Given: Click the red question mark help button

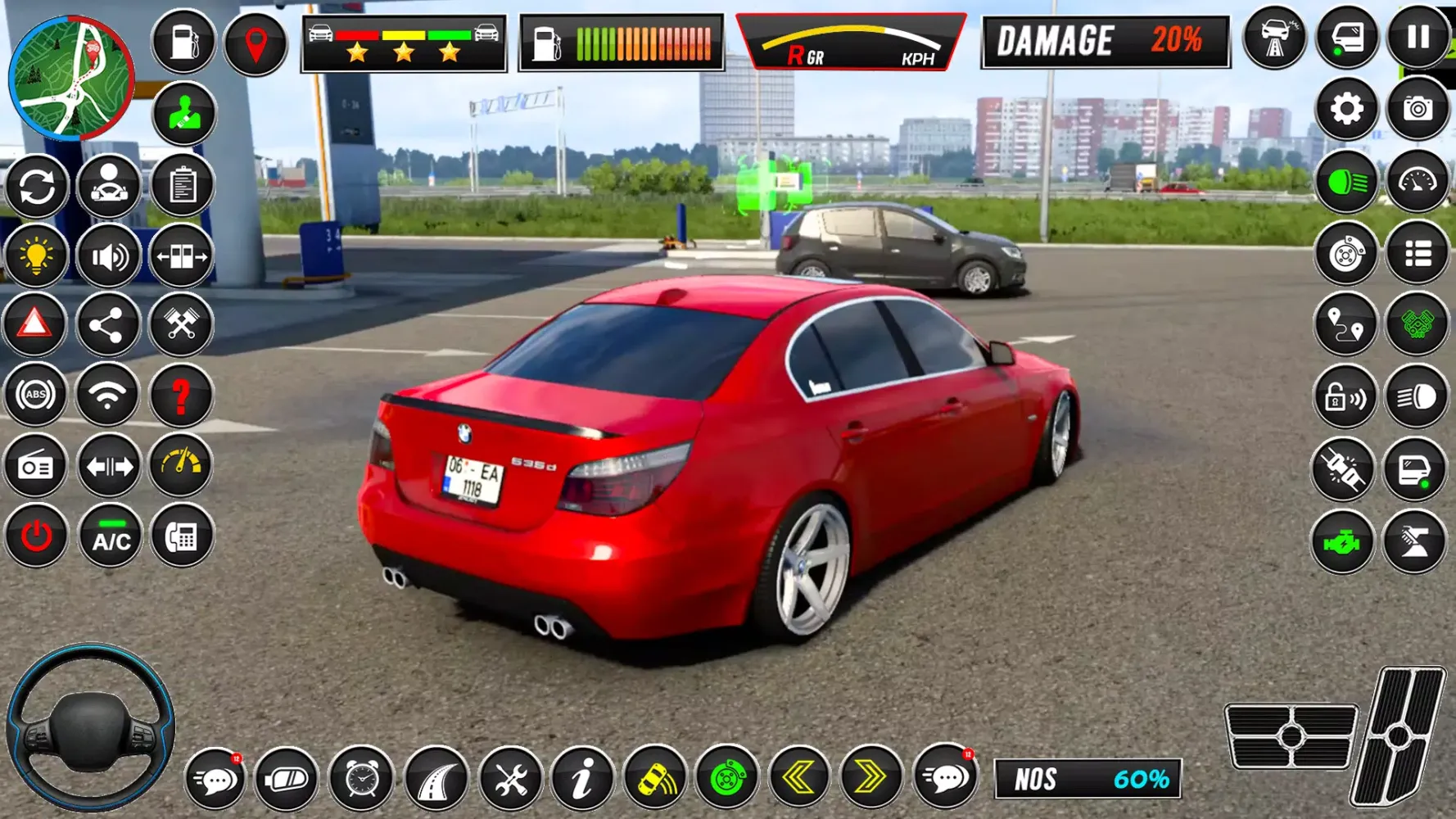Looking at the screenshot, I should coord(181,396).
